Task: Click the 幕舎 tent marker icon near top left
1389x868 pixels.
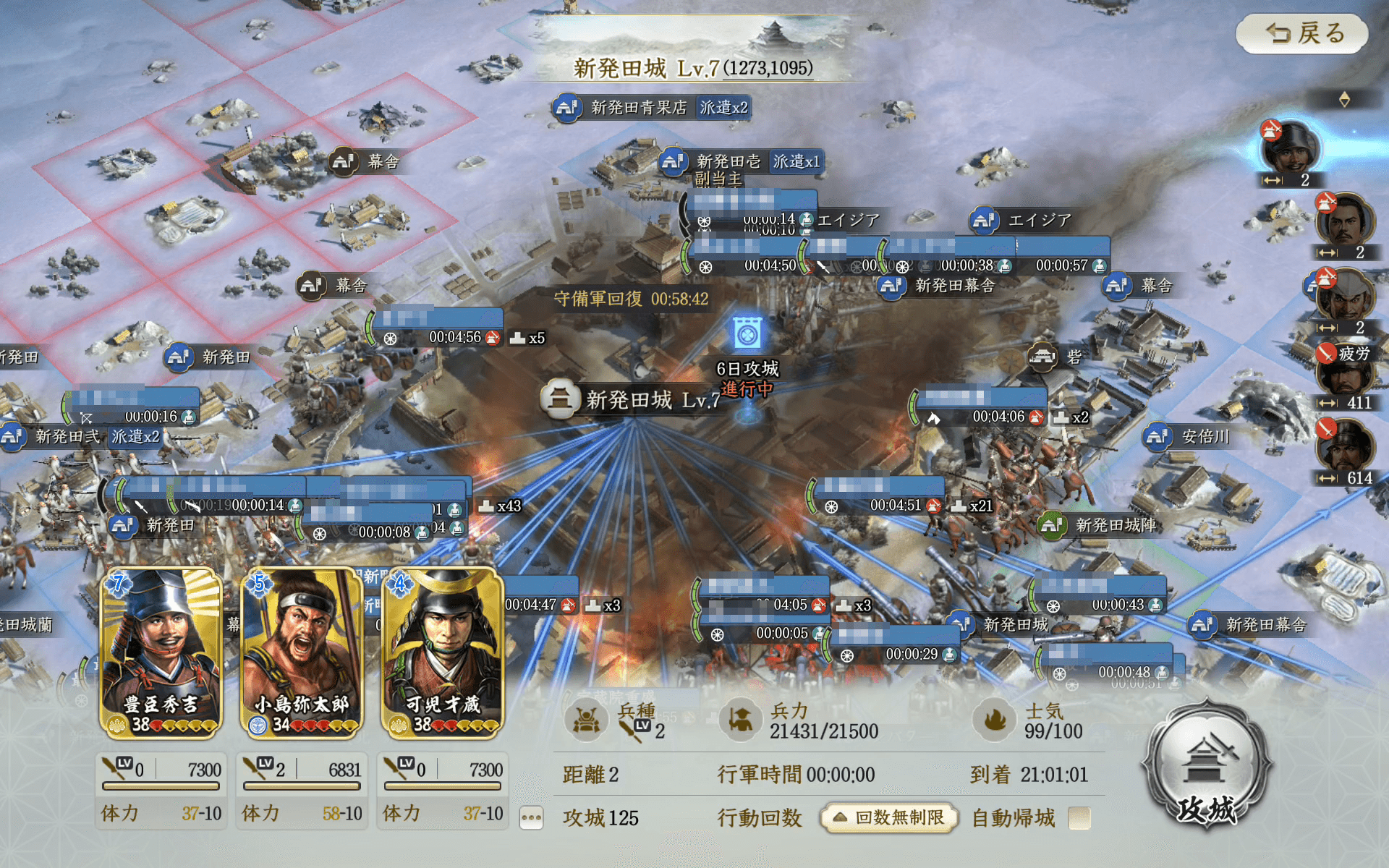Action: click(343, 163)
